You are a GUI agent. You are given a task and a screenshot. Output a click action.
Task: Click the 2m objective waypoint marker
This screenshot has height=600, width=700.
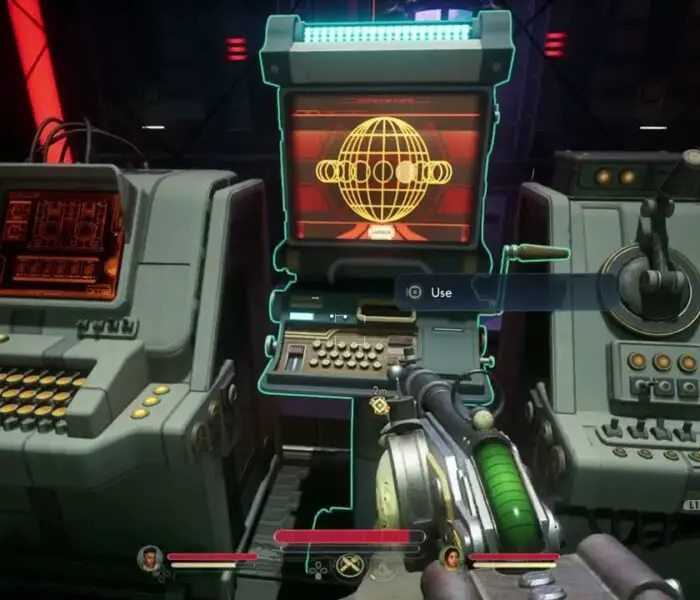pos(379,405)
